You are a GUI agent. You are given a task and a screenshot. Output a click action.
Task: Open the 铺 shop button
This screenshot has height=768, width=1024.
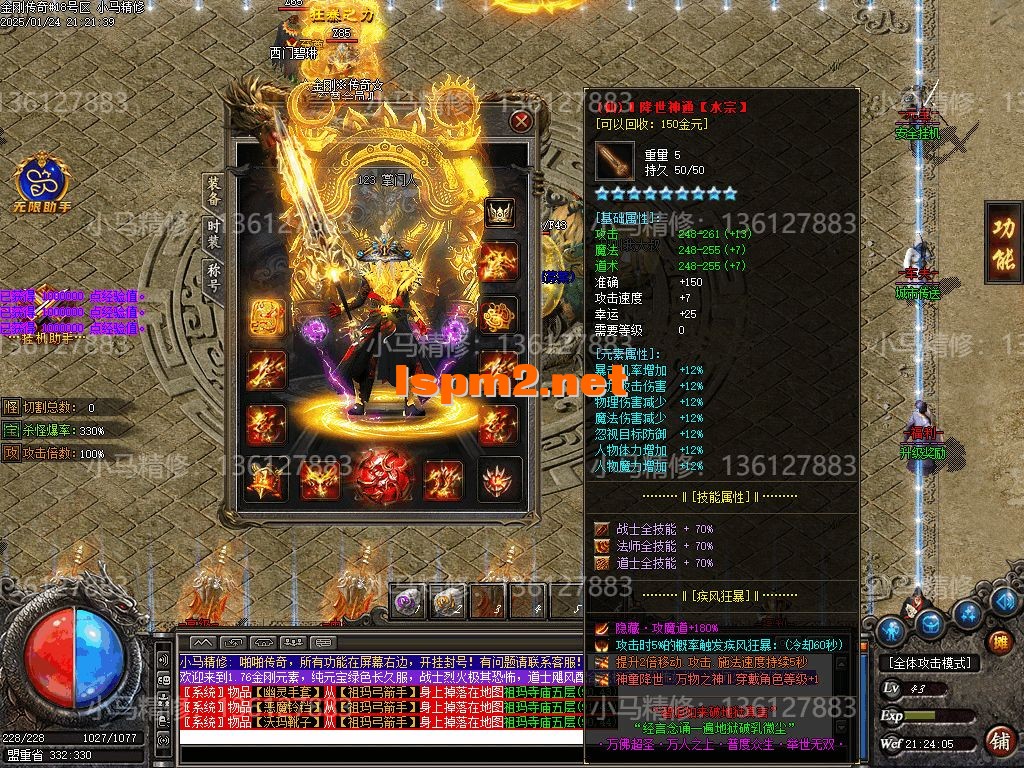pos(997,742)
